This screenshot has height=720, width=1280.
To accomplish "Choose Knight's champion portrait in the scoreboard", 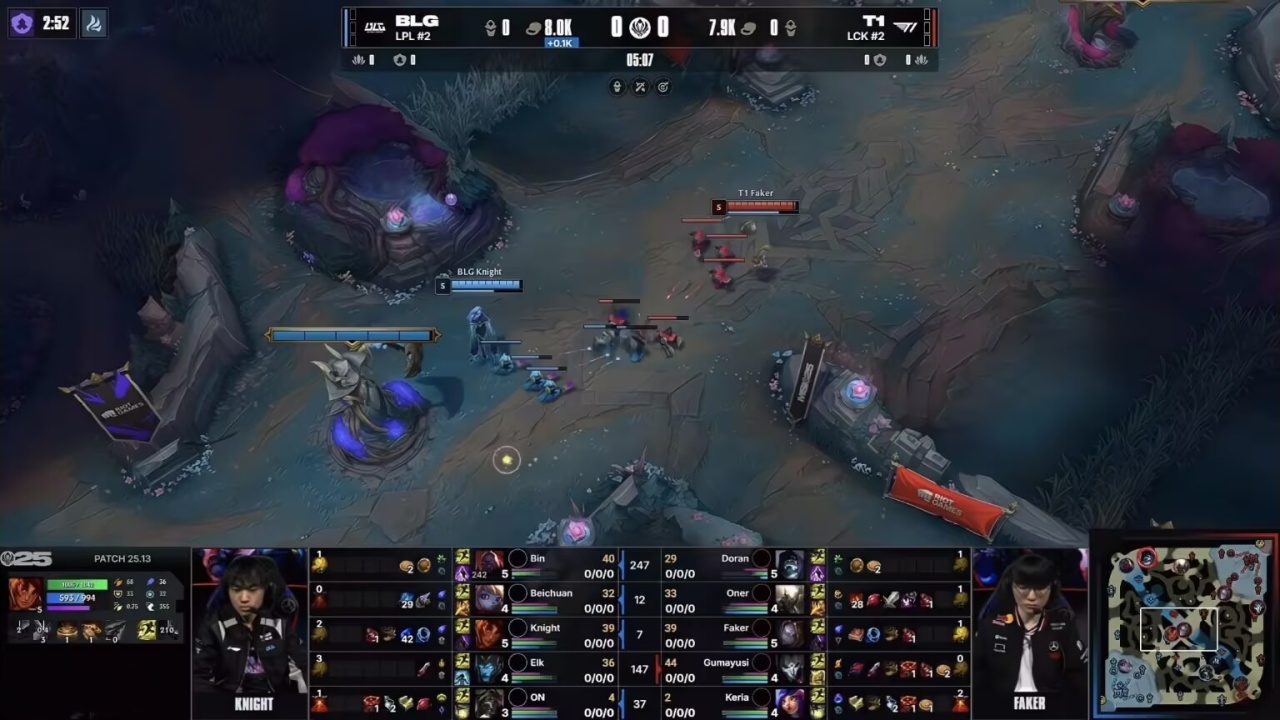I will [x=490, y=633].
